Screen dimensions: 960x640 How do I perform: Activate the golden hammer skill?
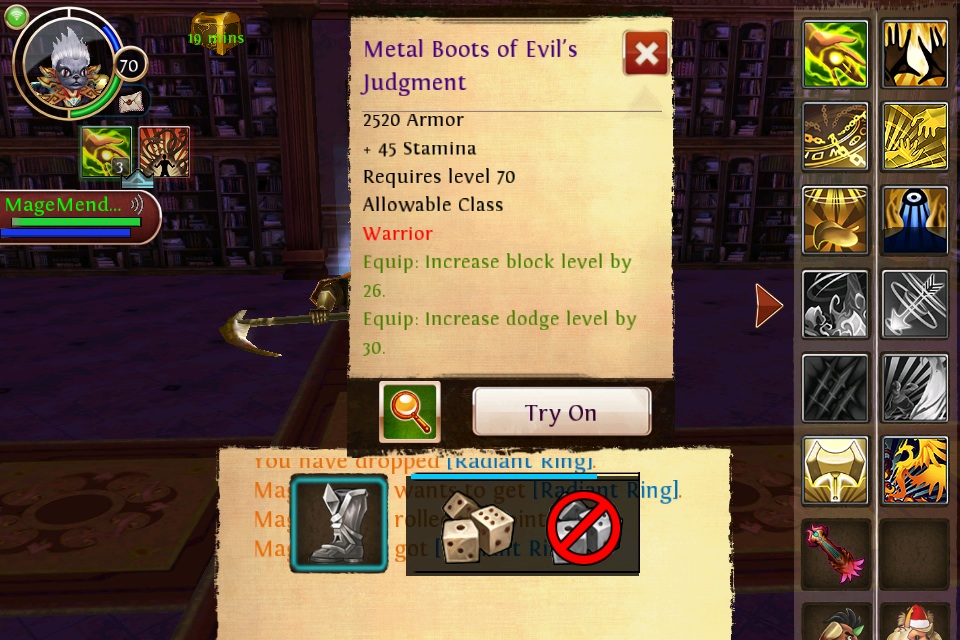835,470
